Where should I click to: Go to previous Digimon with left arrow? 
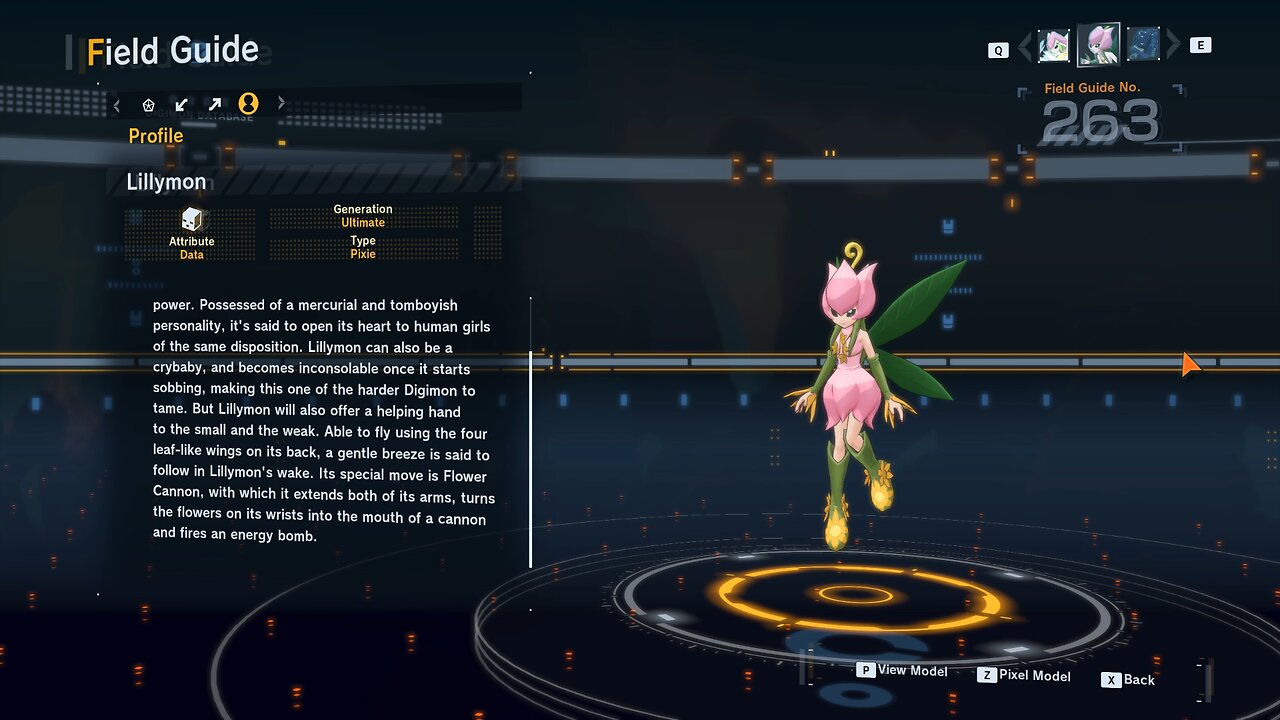1024,46
